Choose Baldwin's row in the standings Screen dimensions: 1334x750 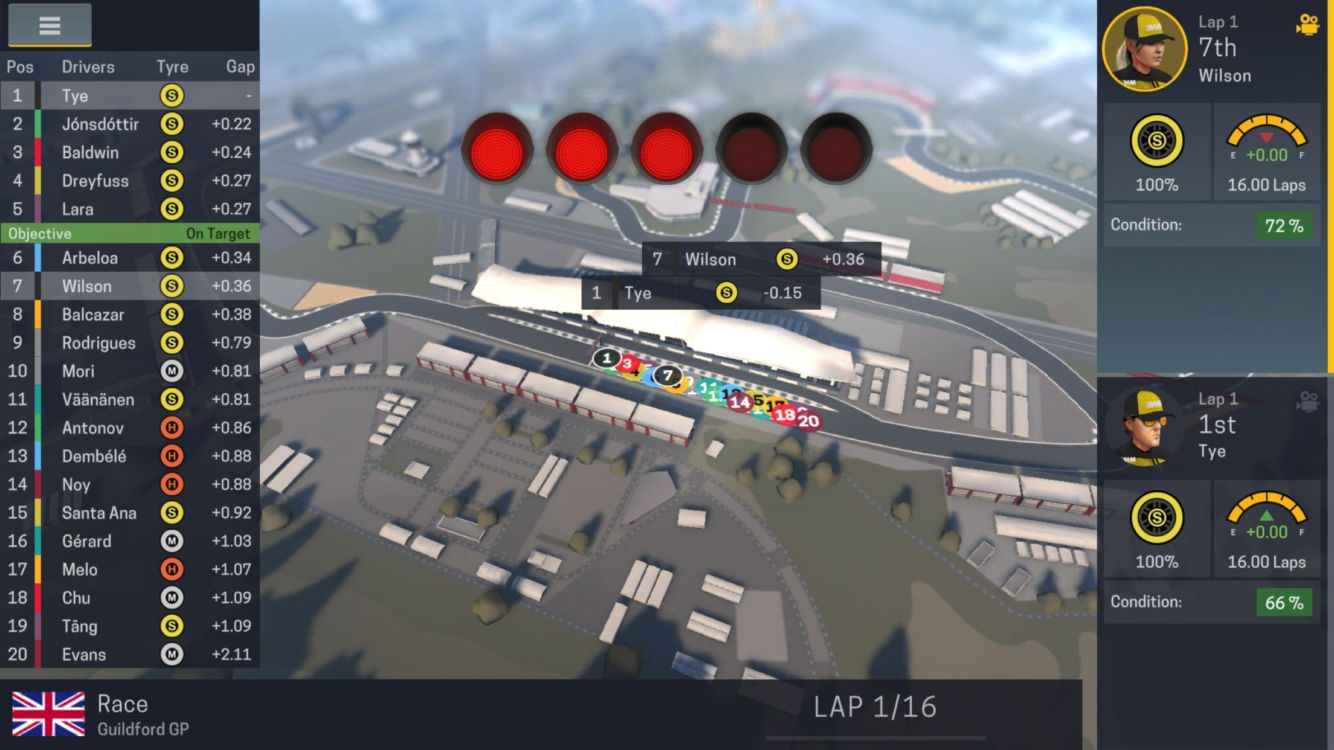pos(129,152)
